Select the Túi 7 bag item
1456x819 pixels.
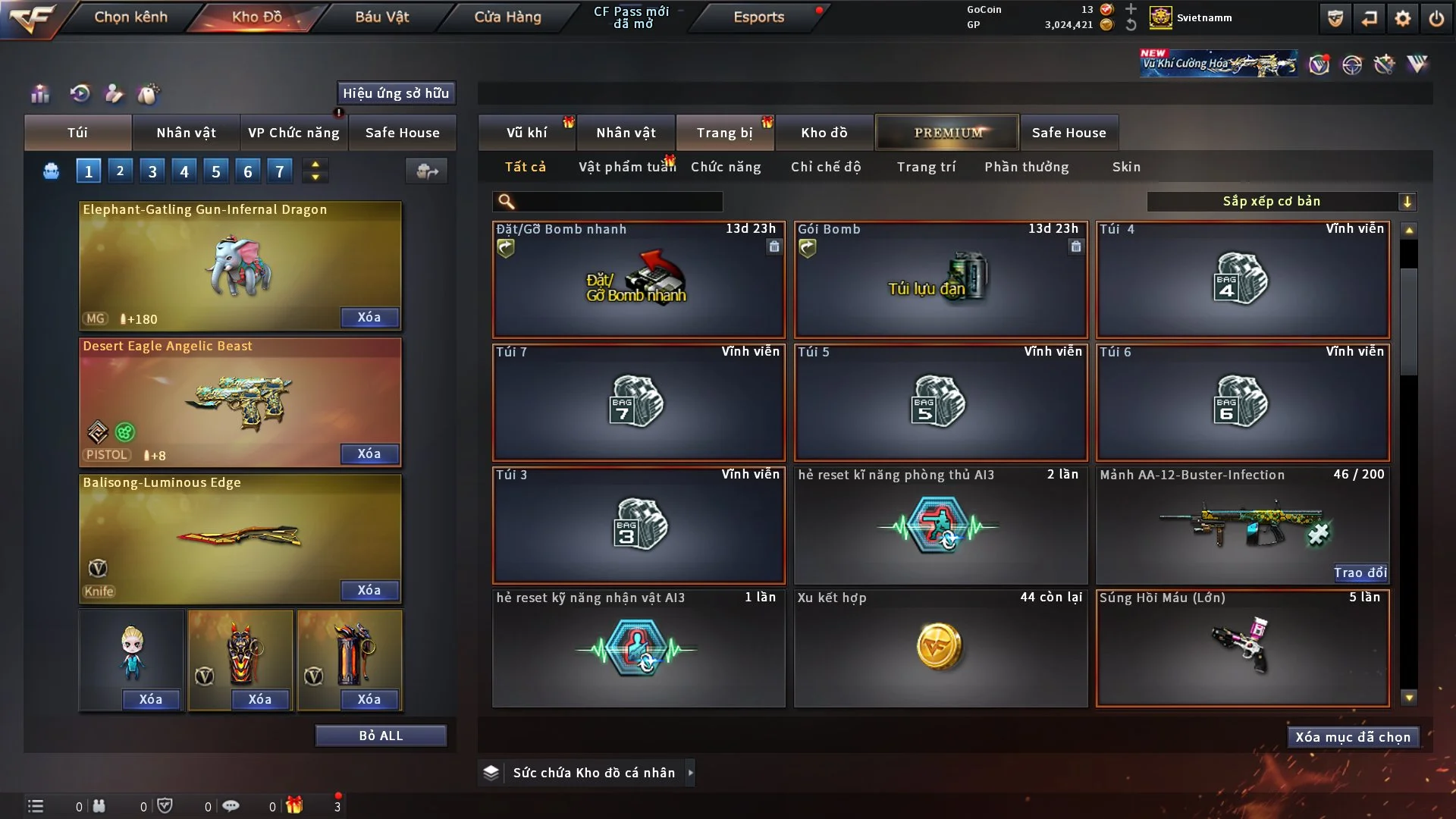point(638,403)
